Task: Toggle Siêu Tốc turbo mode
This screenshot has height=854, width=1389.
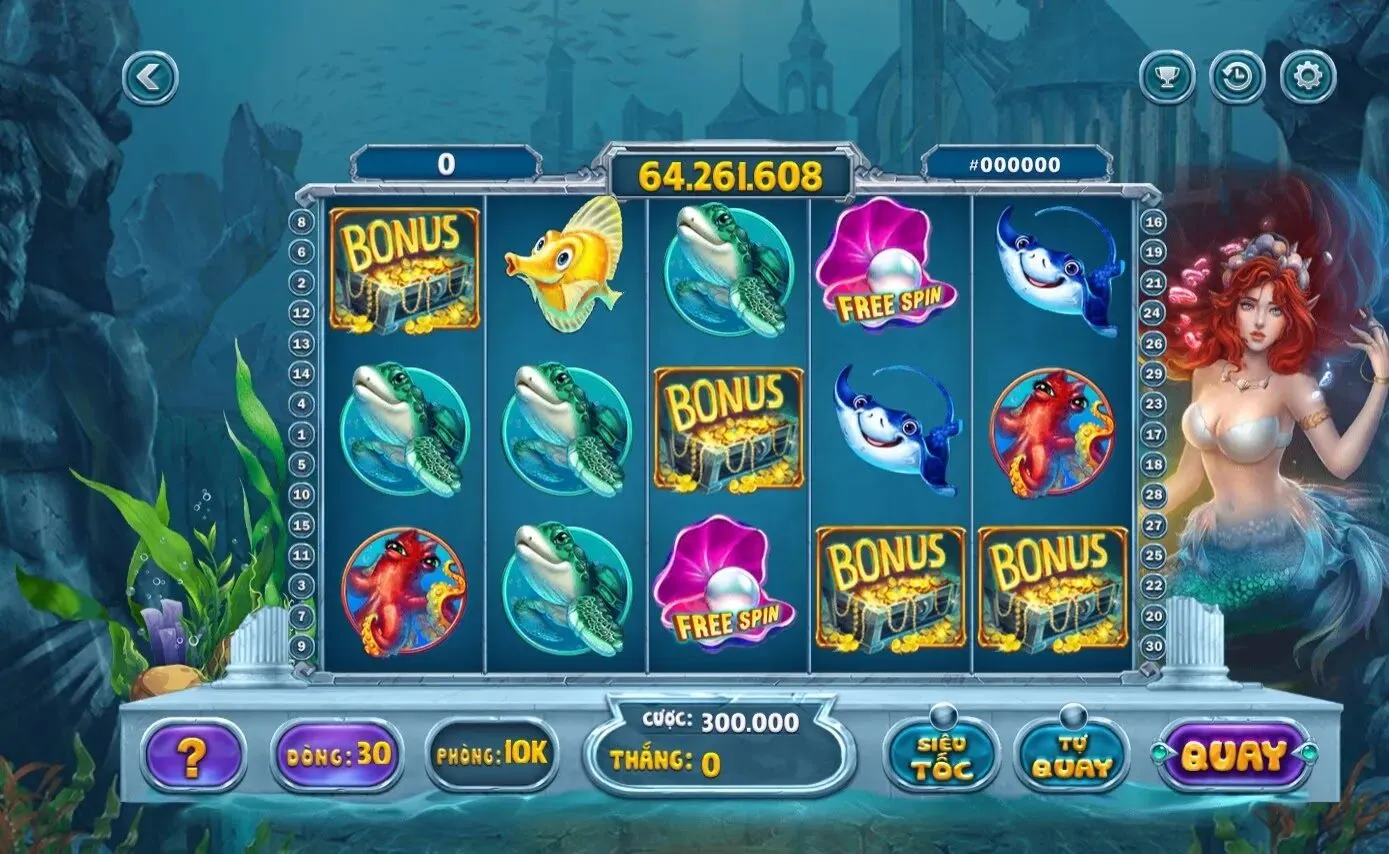Action: click(x=941, y=756)
